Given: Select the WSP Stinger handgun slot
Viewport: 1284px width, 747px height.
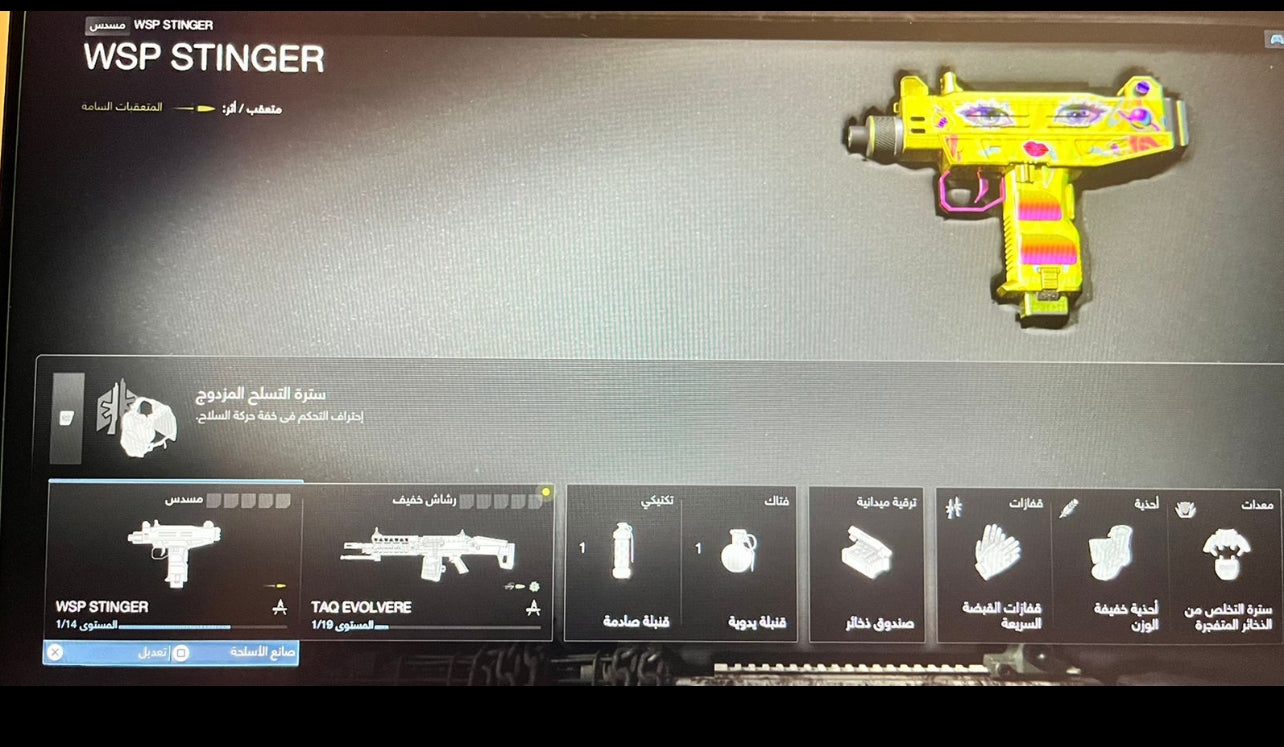Looking at the screenshot, I should 174,560.
